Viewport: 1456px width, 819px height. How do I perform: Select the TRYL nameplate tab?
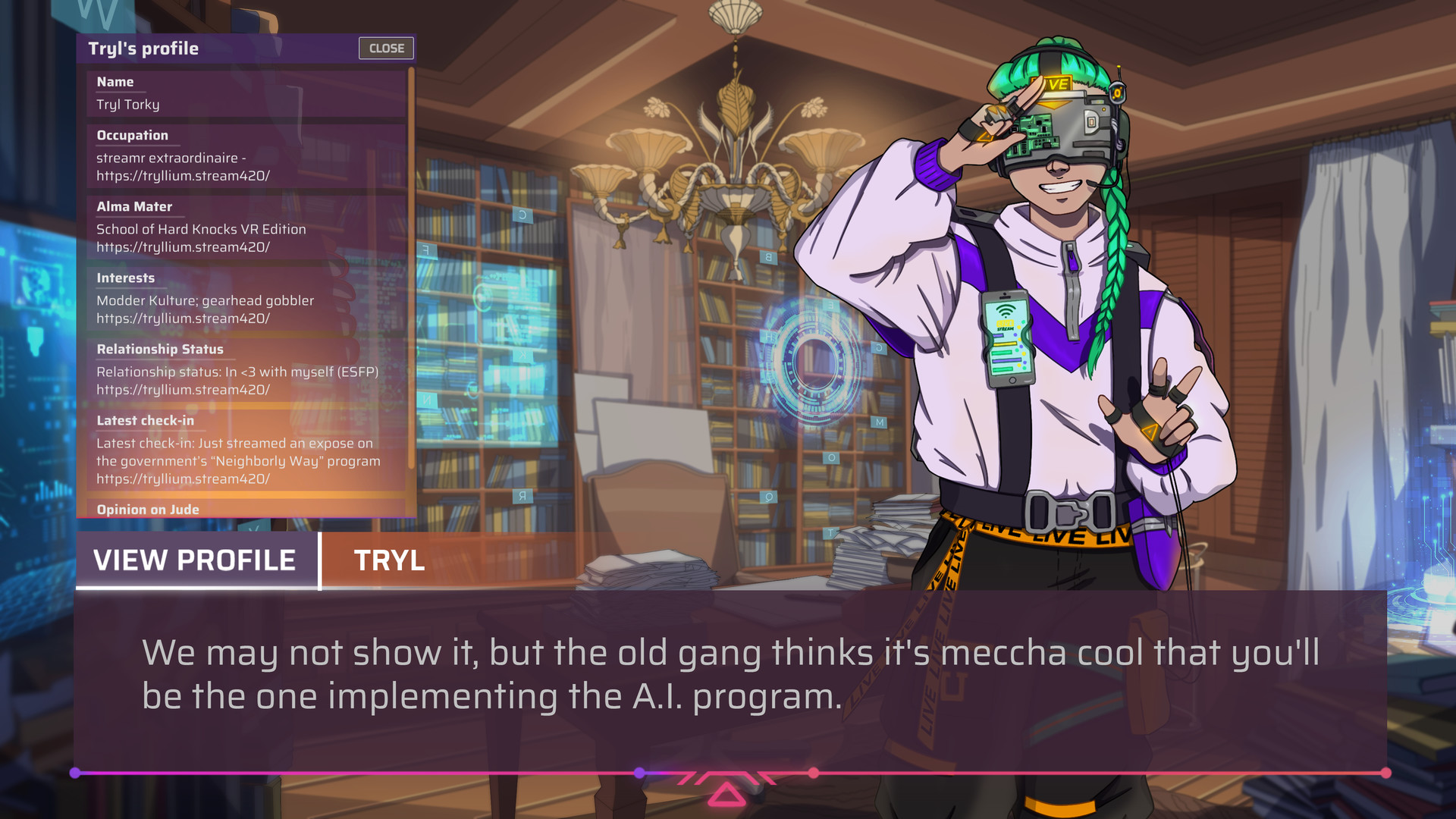pyautogui.click(x=388, y=560)
